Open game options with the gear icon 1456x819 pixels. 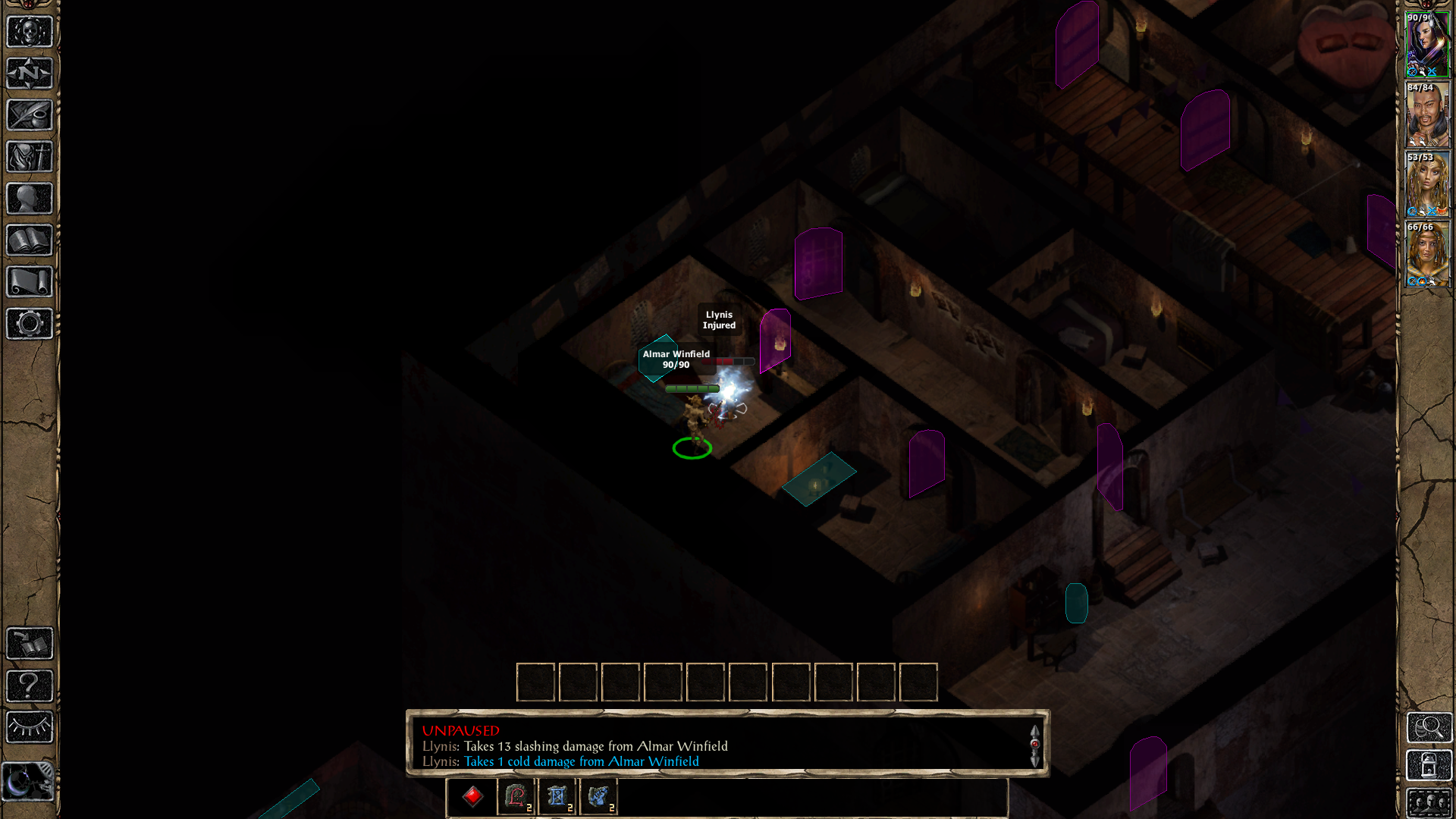click(30, 324)
